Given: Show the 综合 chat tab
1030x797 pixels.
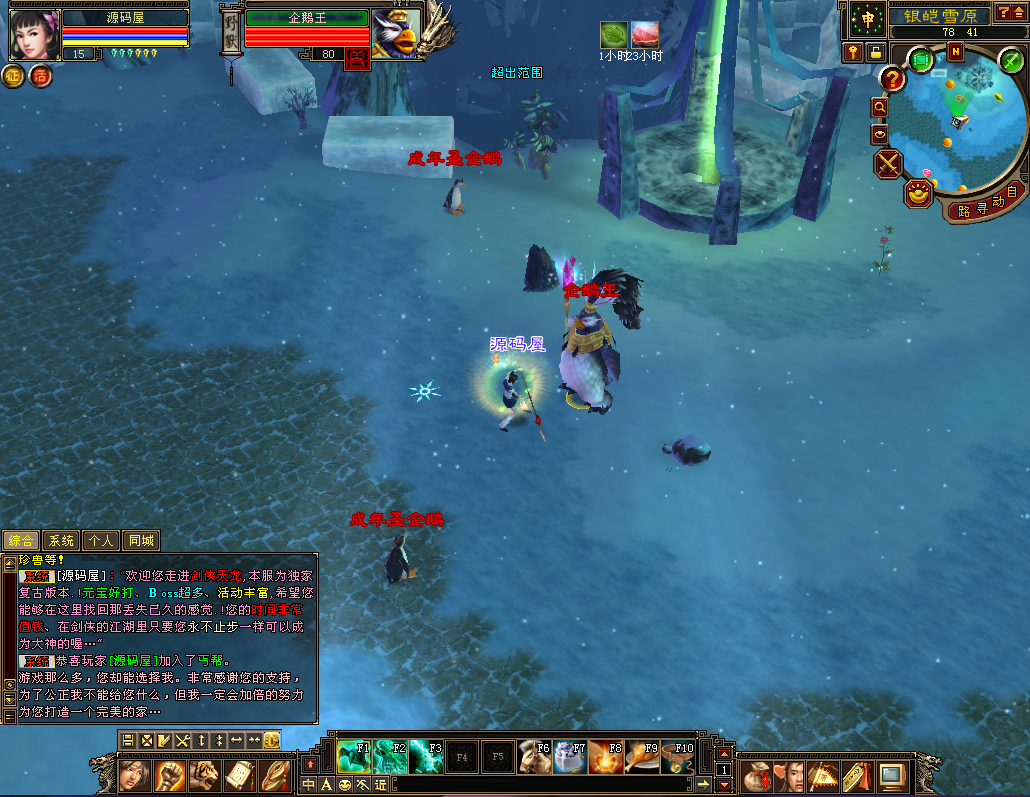Looking at the screenshot, I should click(x=21, y=541).
